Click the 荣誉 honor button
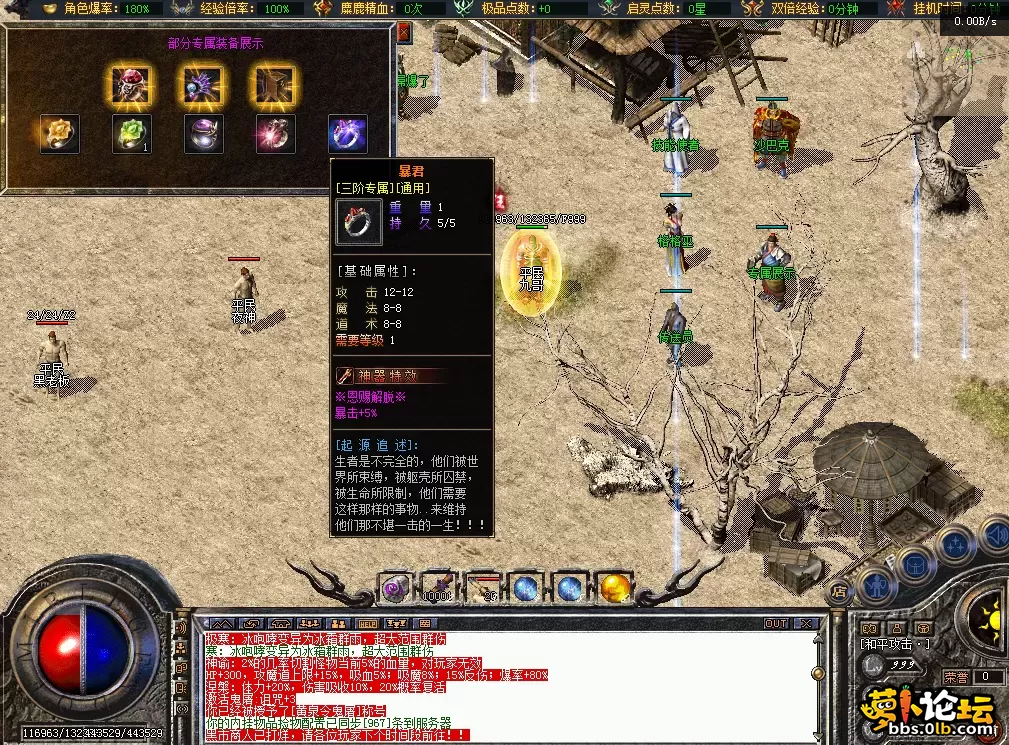This screenshot has height=745, width=1009. click(957, 677)
